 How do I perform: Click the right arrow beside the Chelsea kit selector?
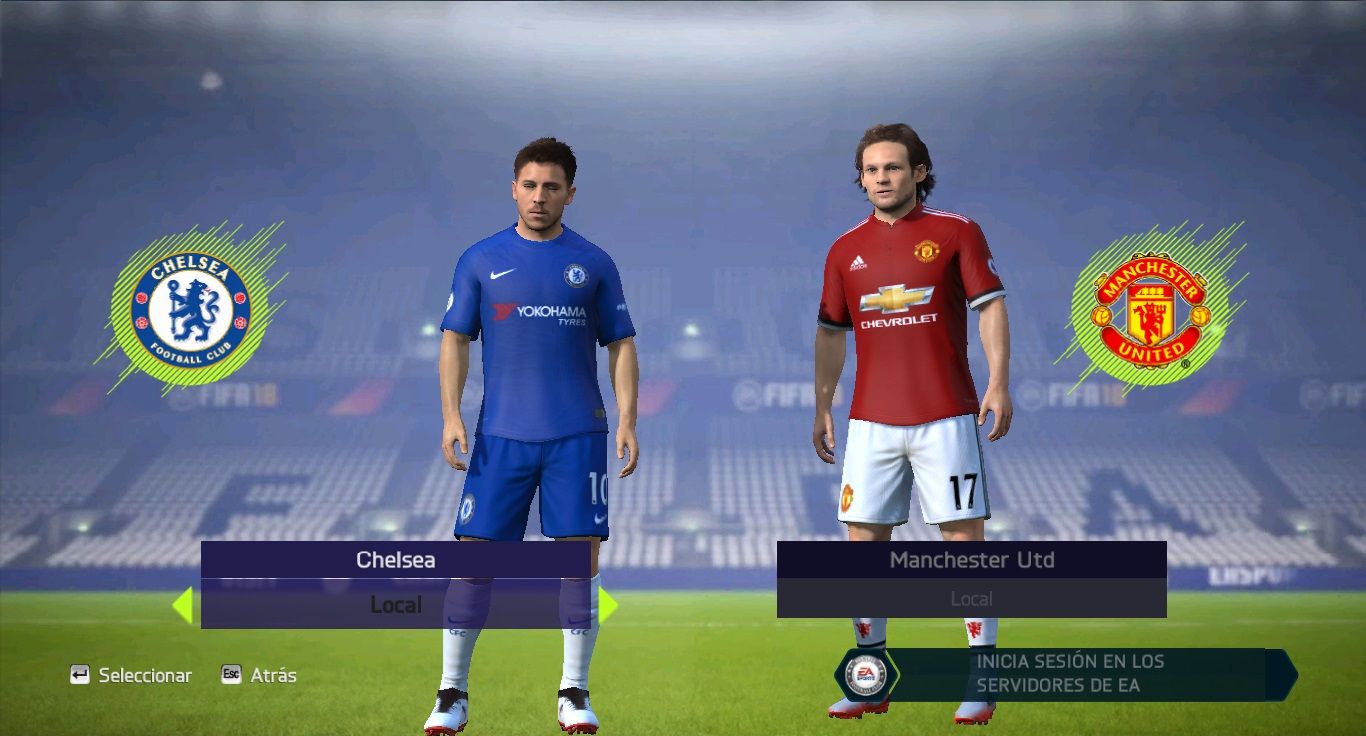click(x=607, y=605)
